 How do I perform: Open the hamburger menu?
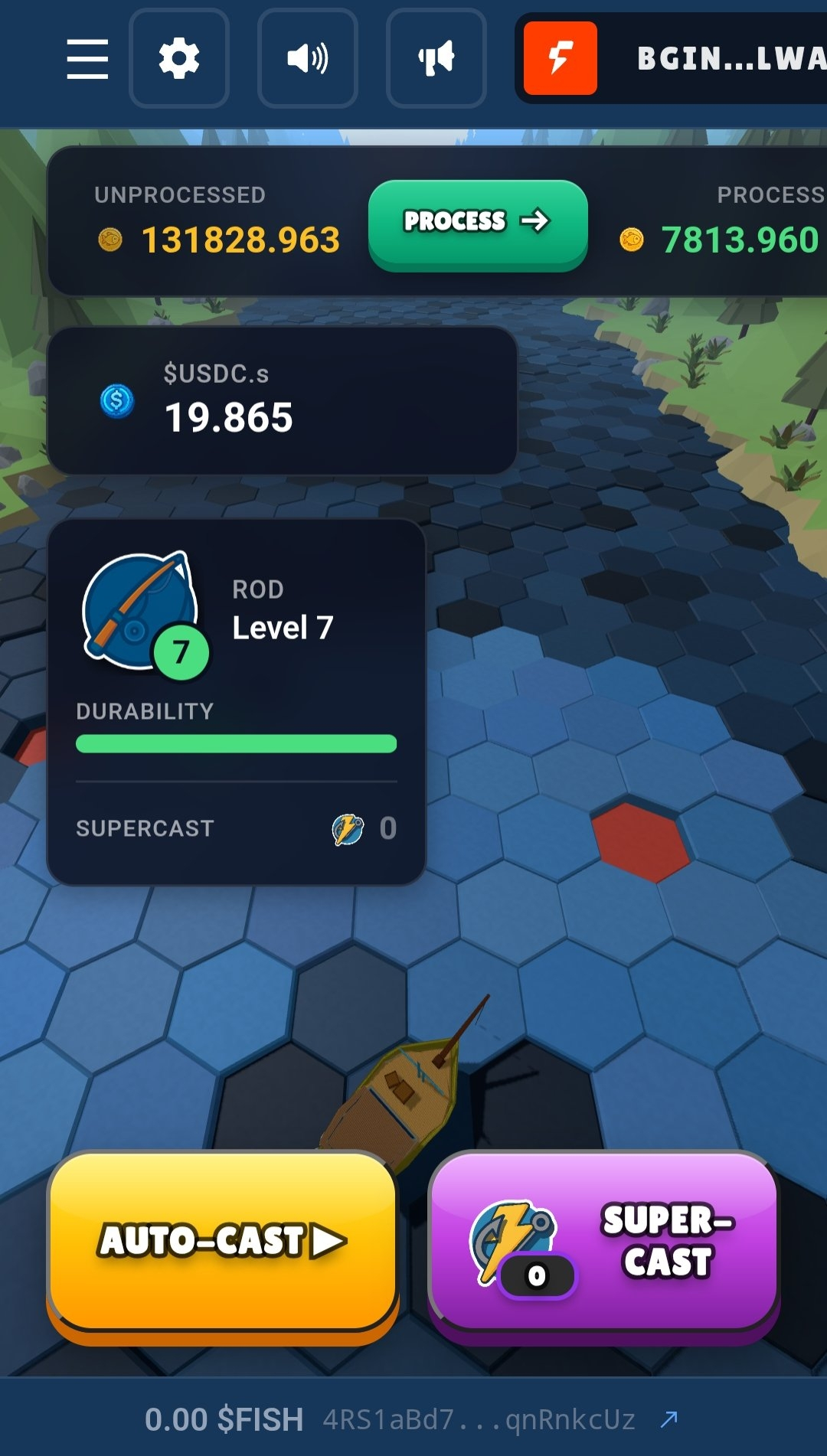[87, 59]
